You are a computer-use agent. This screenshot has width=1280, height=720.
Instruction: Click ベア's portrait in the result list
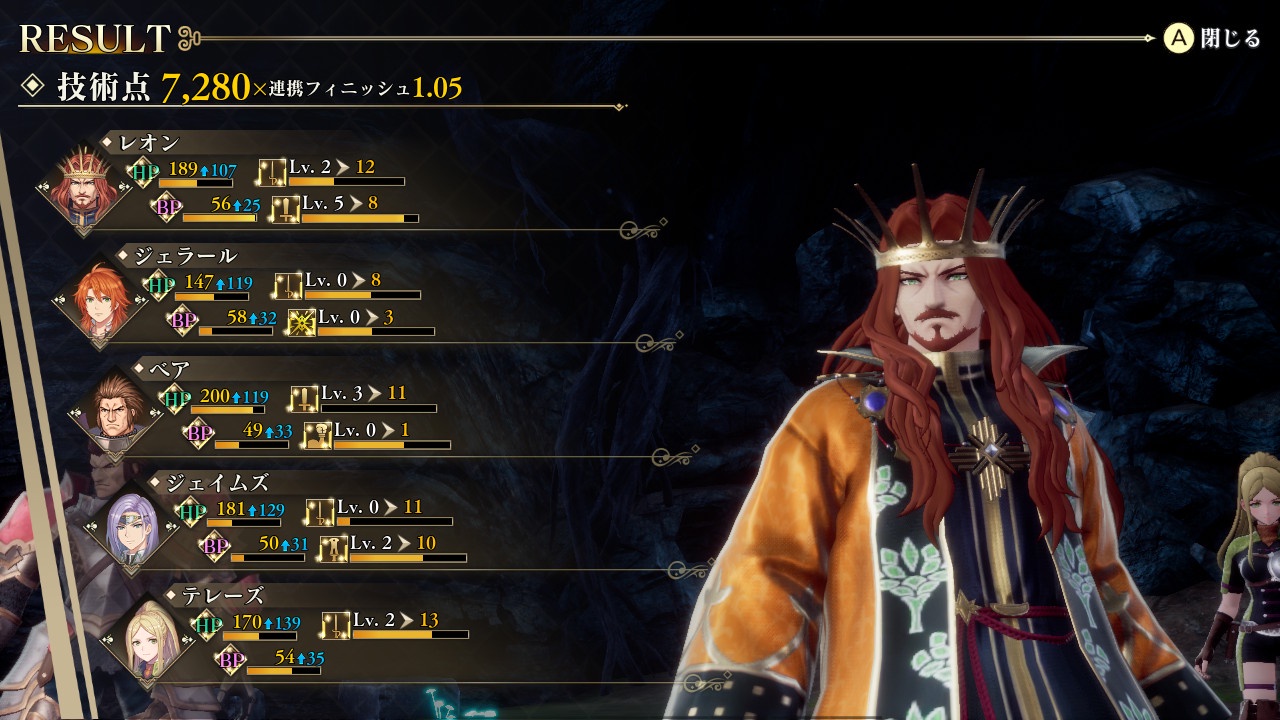[x=114, y=411]
